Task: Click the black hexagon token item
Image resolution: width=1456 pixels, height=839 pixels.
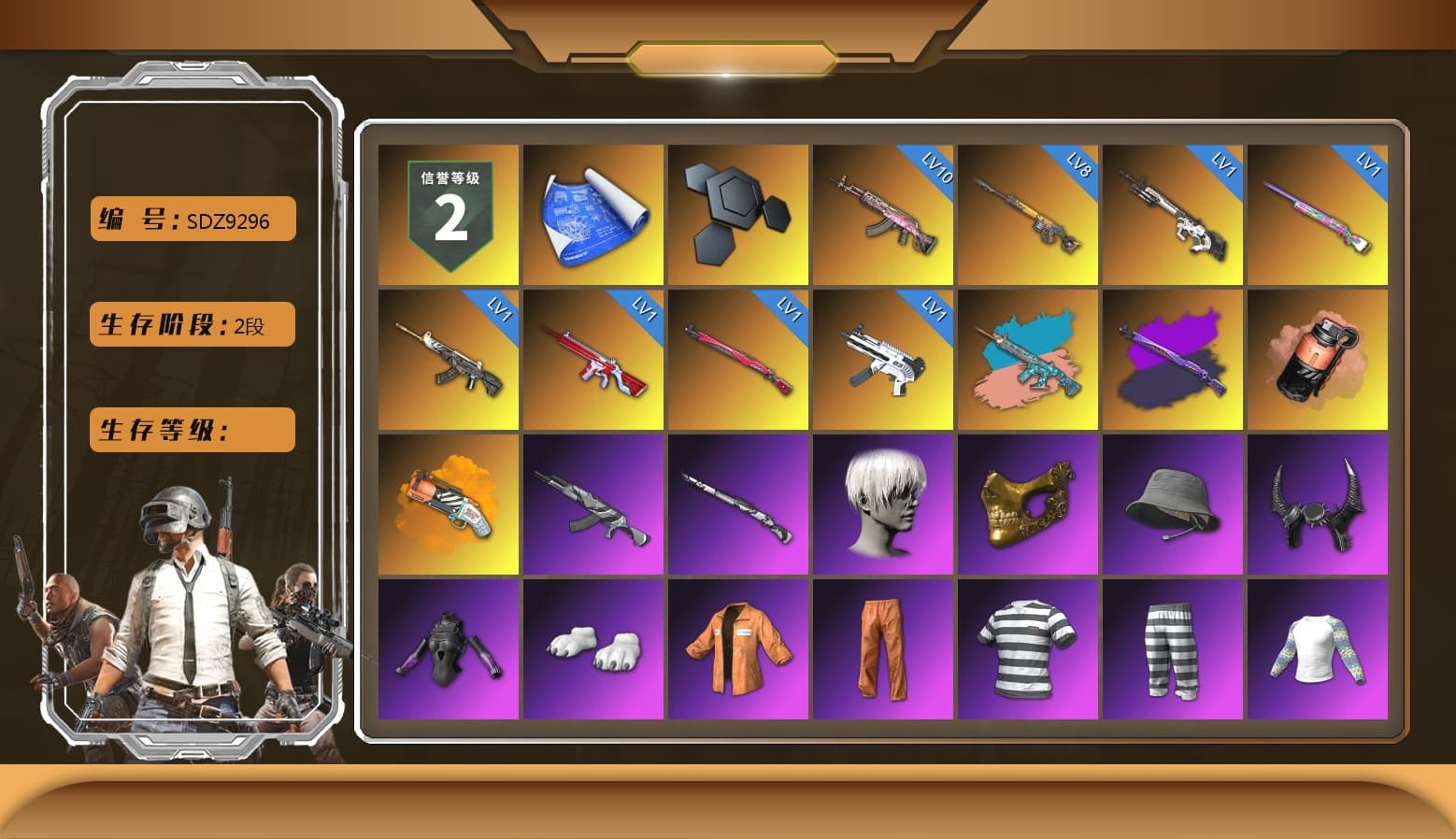Action: pyautogui.click(x=737, y=213)
